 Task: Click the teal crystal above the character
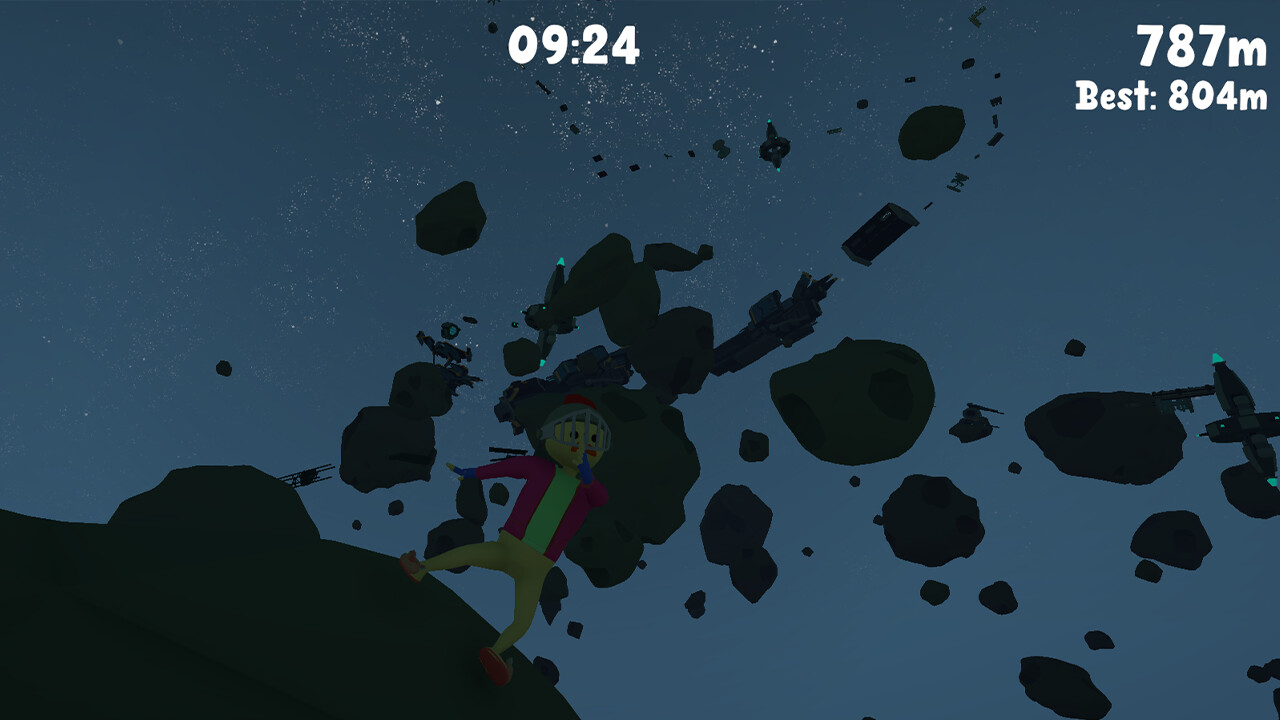[x=560, y=264]
